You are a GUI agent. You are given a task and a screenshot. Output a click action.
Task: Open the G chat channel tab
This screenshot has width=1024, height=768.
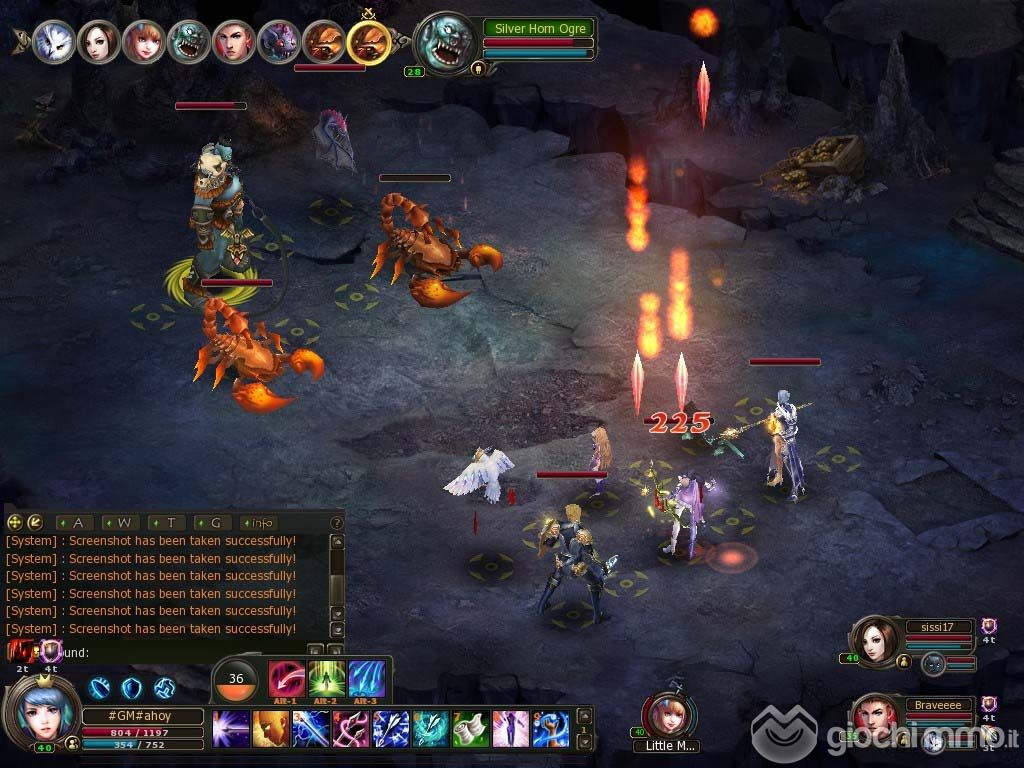(x=214, y=522)
